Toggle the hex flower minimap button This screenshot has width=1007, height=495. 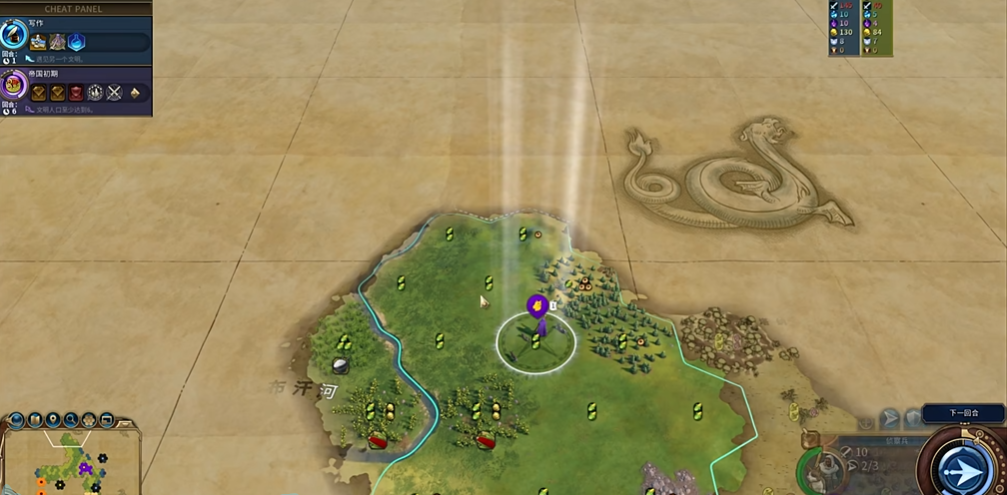pyautogui.click(x=88, y=420)
